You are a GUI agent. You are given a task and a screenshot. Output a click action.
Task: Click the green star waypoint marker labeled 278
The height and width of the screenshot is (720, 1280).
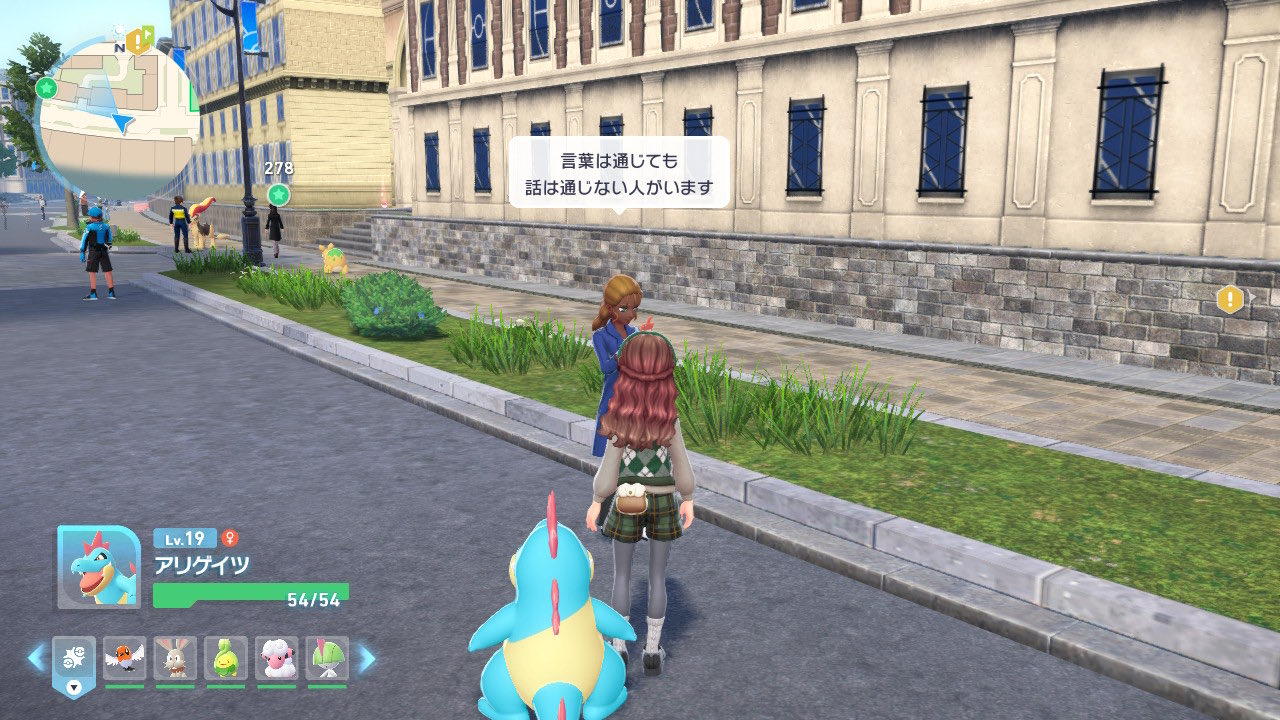(279, 194)
